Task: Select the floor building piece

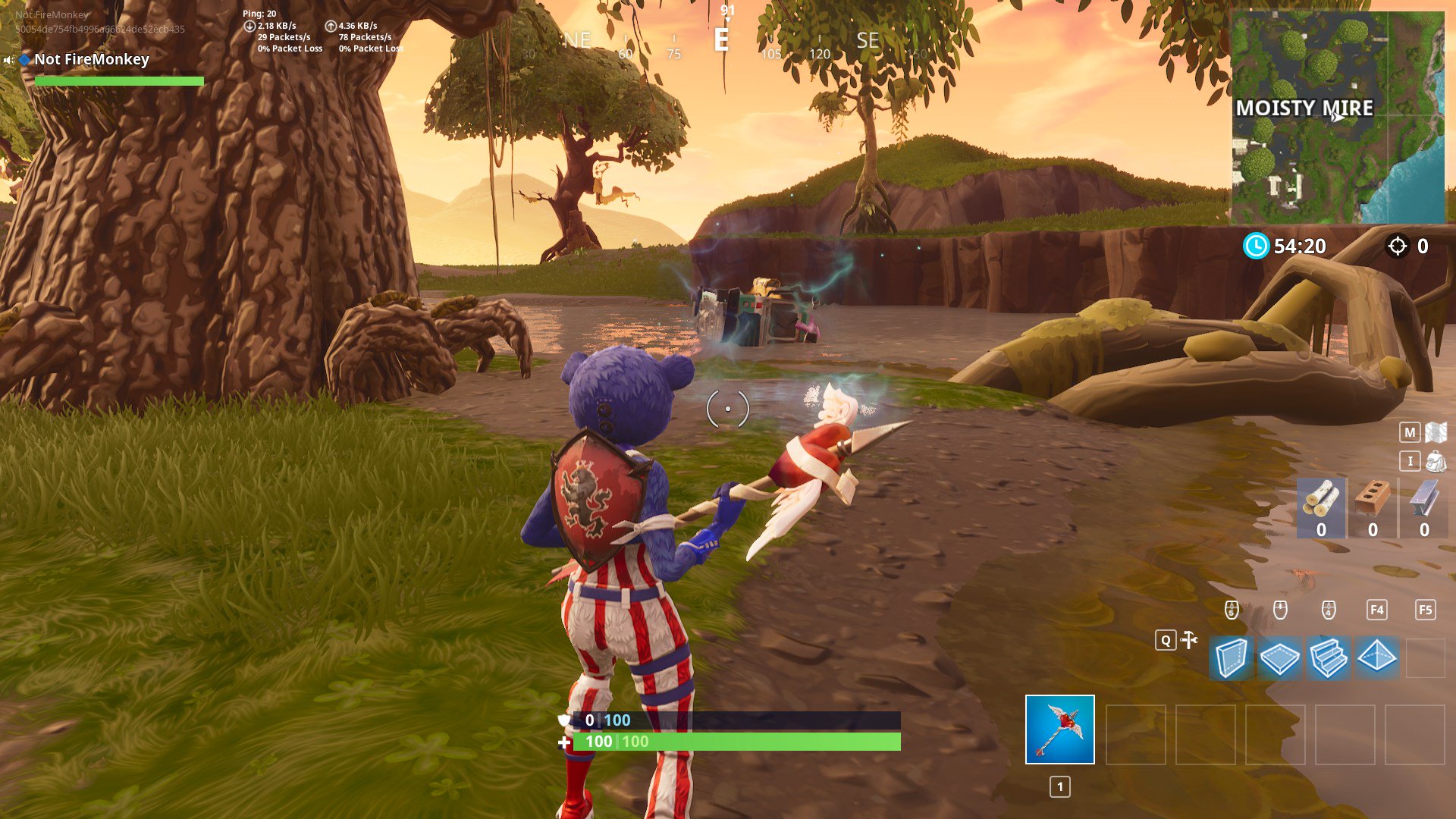Action: [x=1279, y=657]
